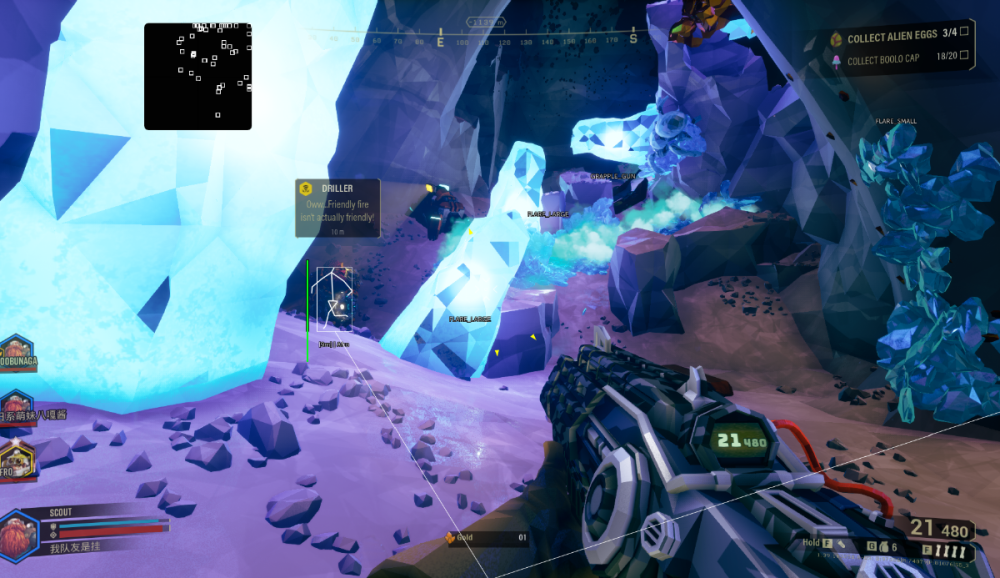The width and height of the screenshot is (1000, 578).
Task: Click the Gold resource counter icon
Action: click(x=451, y=538)
